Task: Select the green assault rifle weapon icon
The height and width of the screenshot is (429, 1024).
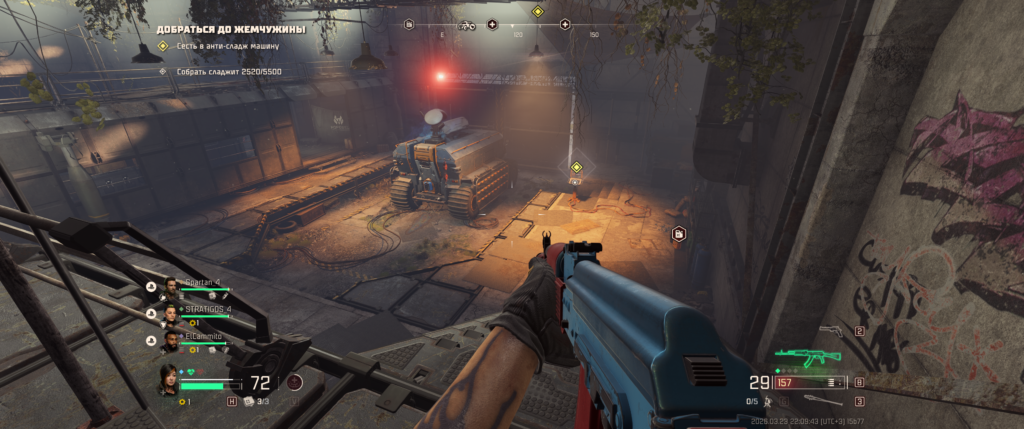Action: click(x=808, y=356)
